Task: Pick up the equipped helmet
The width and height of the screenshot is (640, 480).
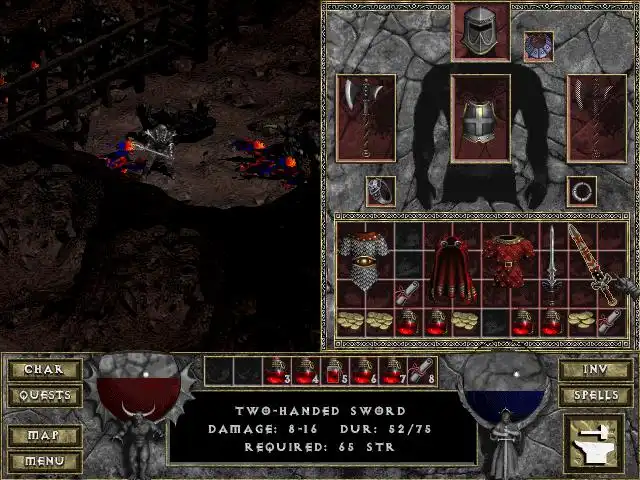Action: tap(481, 31)
